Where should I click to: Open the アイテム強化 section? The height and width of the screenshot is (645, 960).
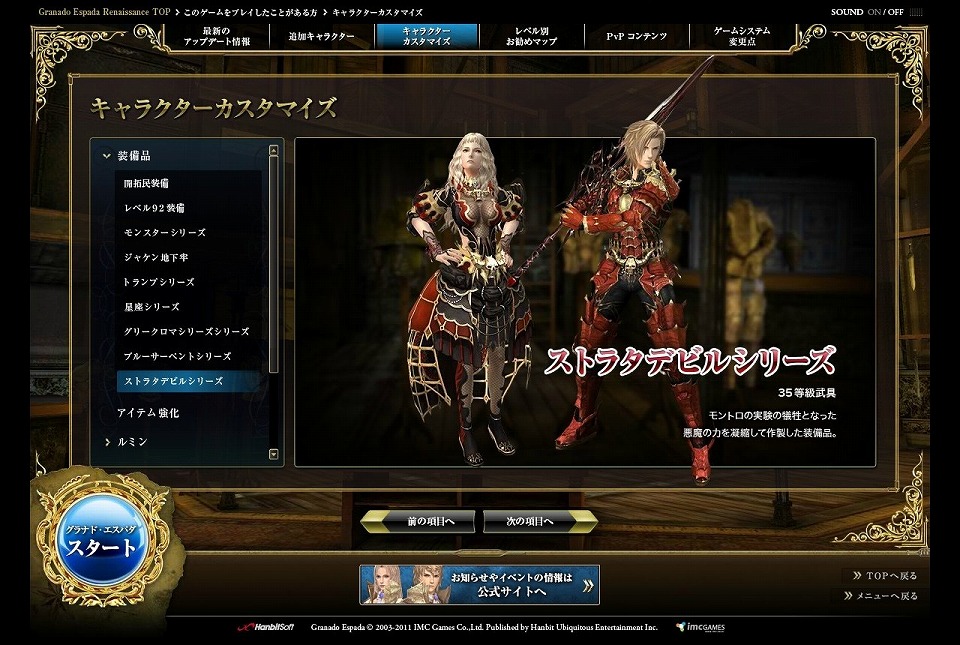tap(148, 413)
